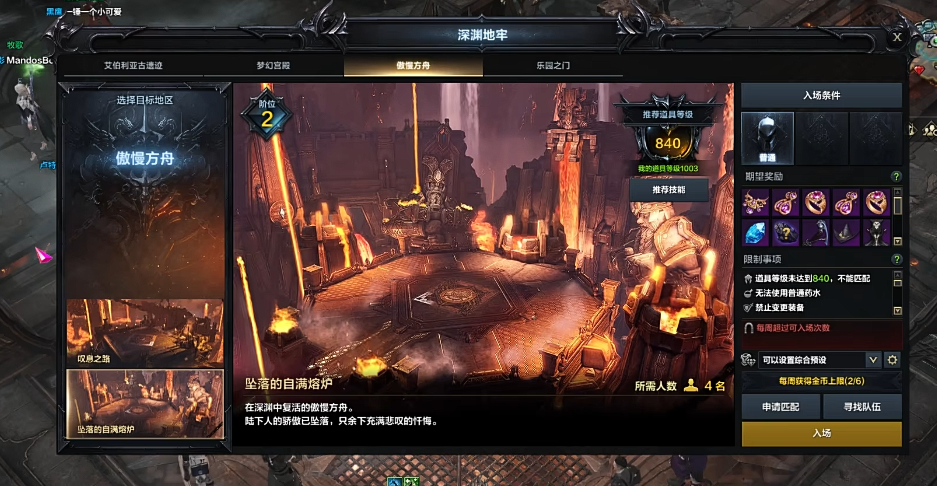This screenshot has width=937, height=486.
Task: Select the 傲慢方舟 tab
Action: (412, 65)
